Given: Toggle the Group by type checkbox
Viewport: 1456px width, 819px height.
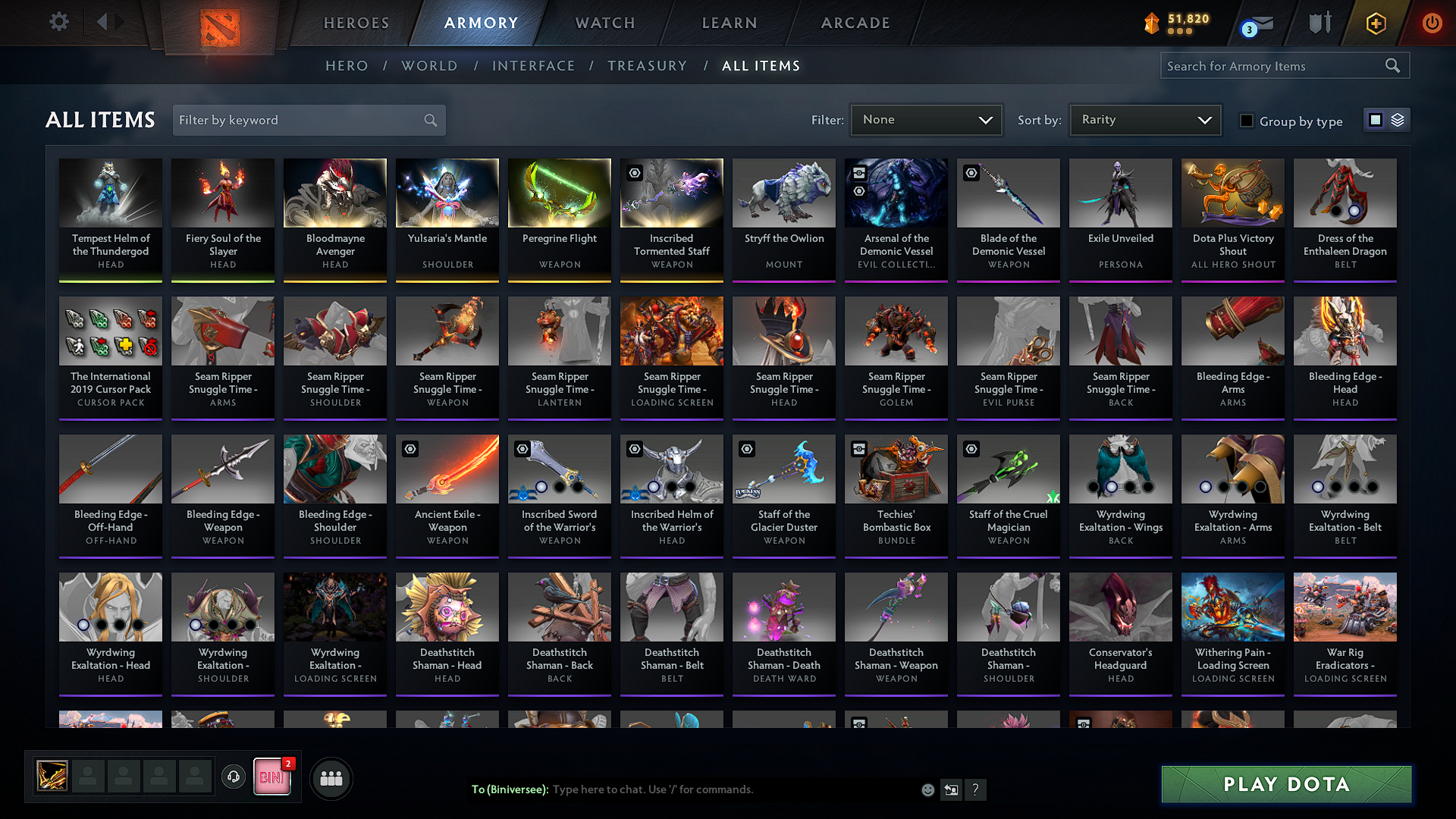Looking at the screenshot, I should pyautogui.click(x=1246, y=121).
